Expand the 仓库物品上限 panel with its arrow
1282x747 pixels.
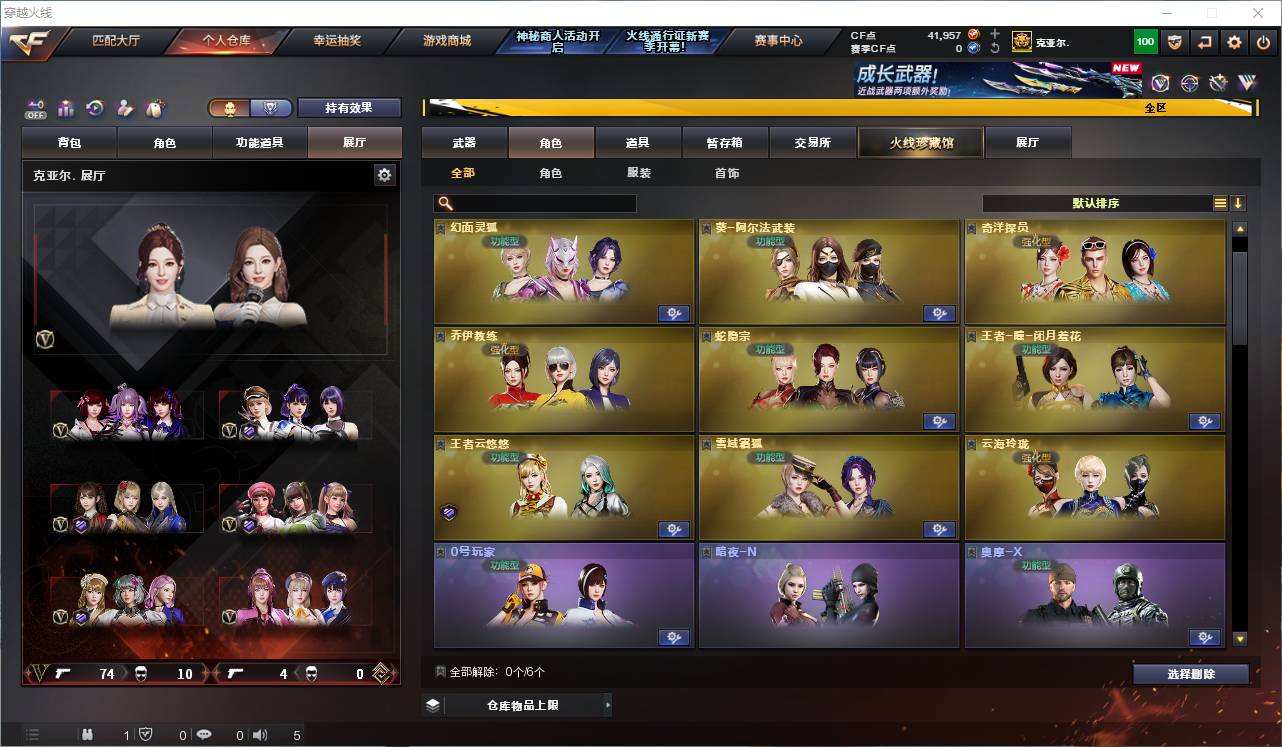(x=608, y=704)
